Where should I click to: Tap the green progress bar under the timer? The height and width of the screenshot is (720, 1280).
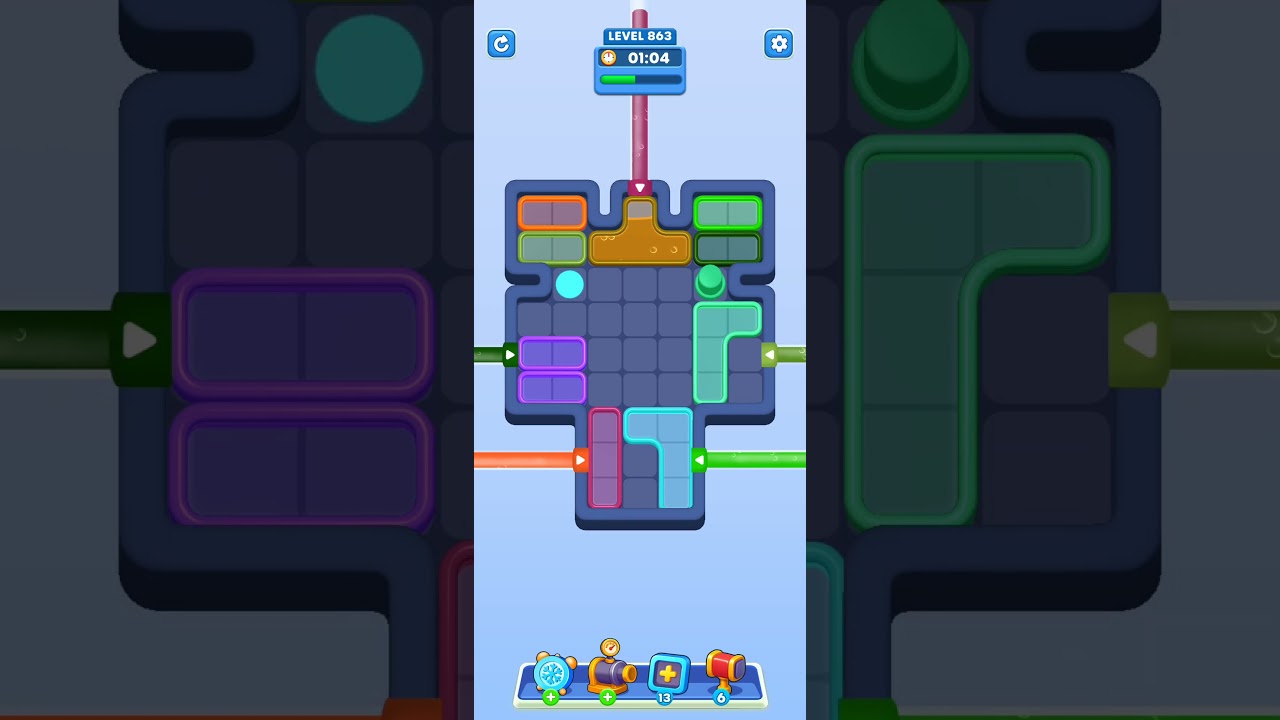639,79
